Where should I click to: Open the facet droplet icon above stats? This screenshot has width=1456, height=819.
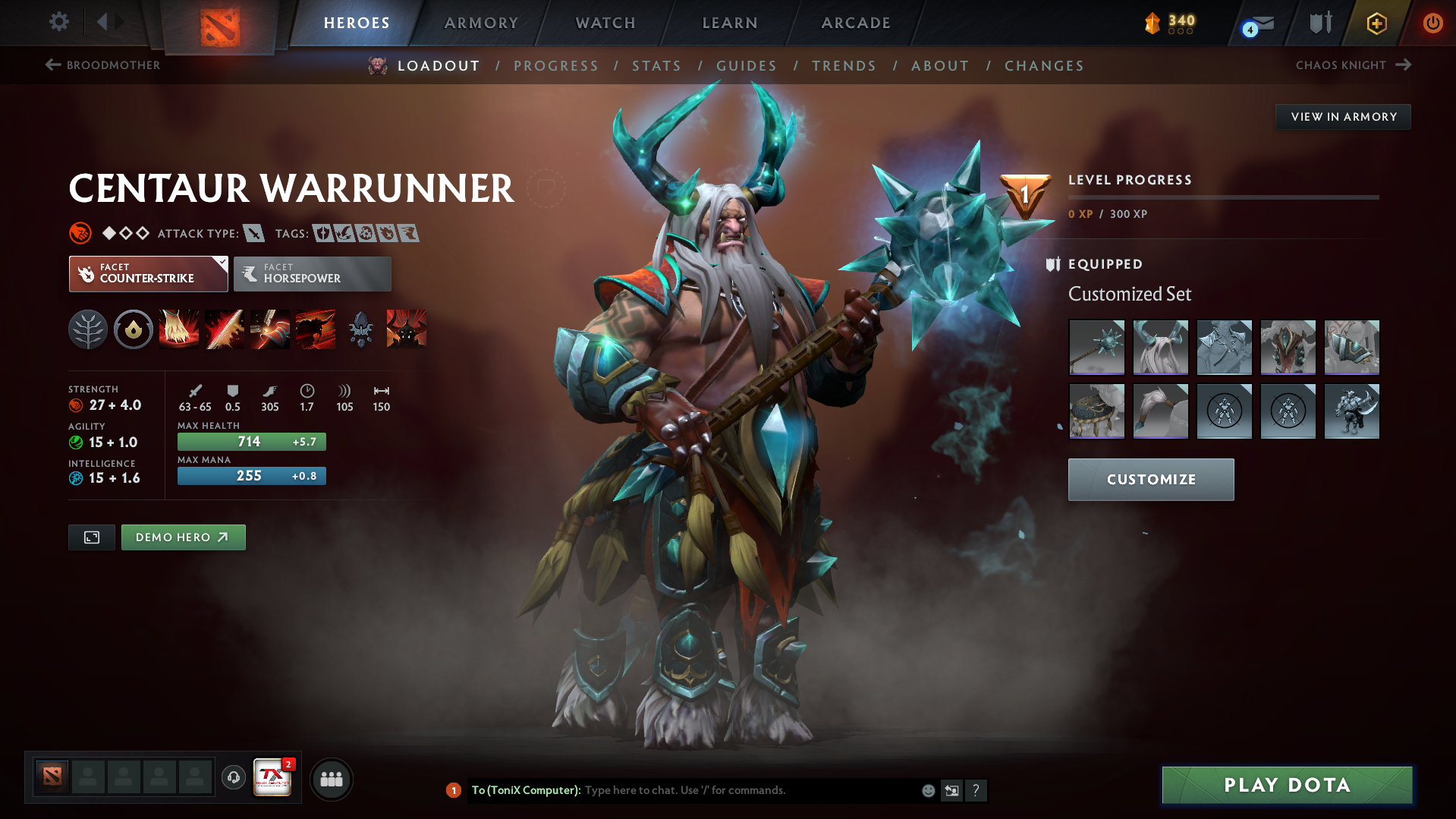[134, 329]
